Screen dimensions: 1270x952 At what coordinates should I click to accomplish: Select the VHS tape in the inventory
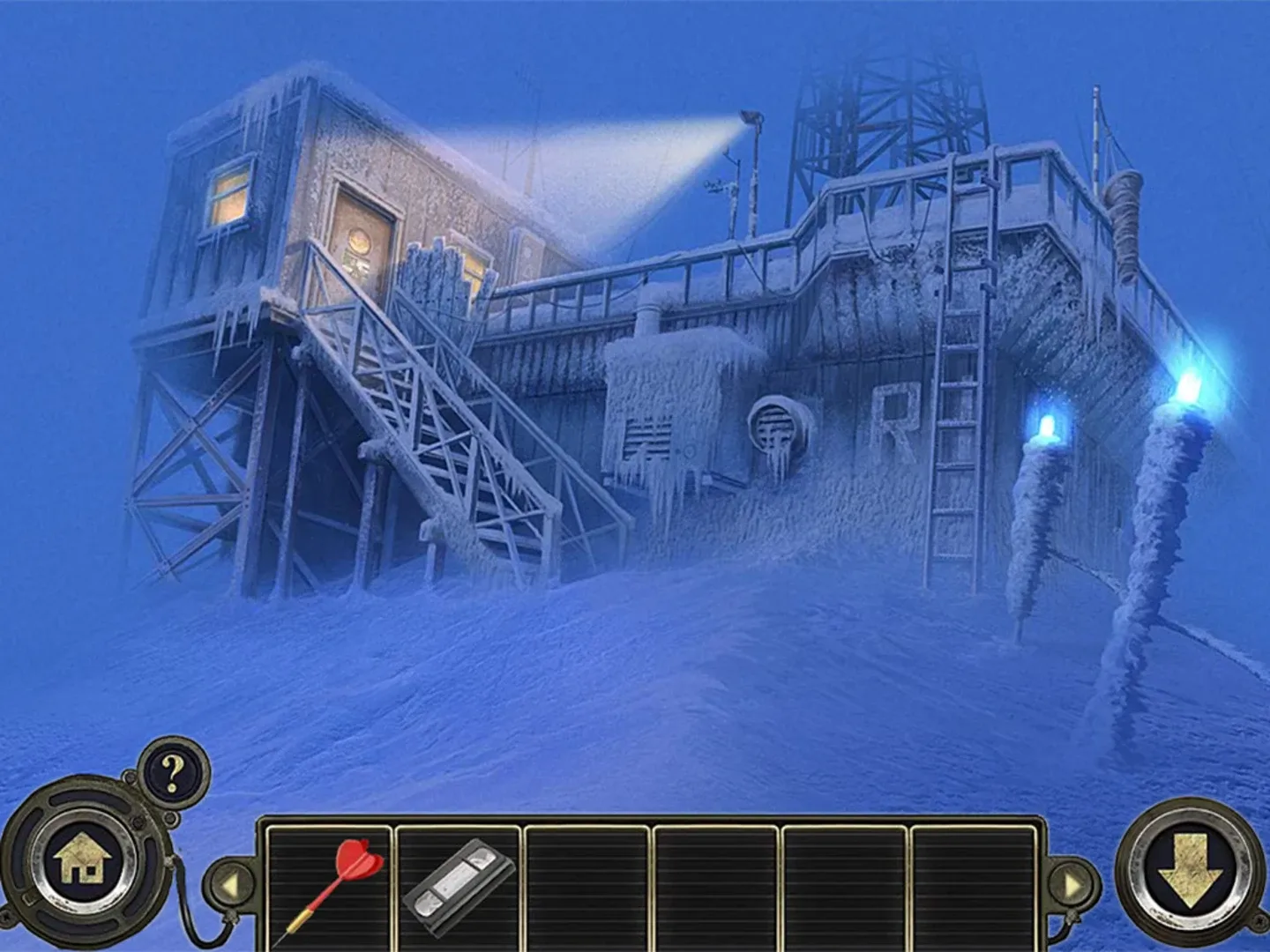[458, 886]
